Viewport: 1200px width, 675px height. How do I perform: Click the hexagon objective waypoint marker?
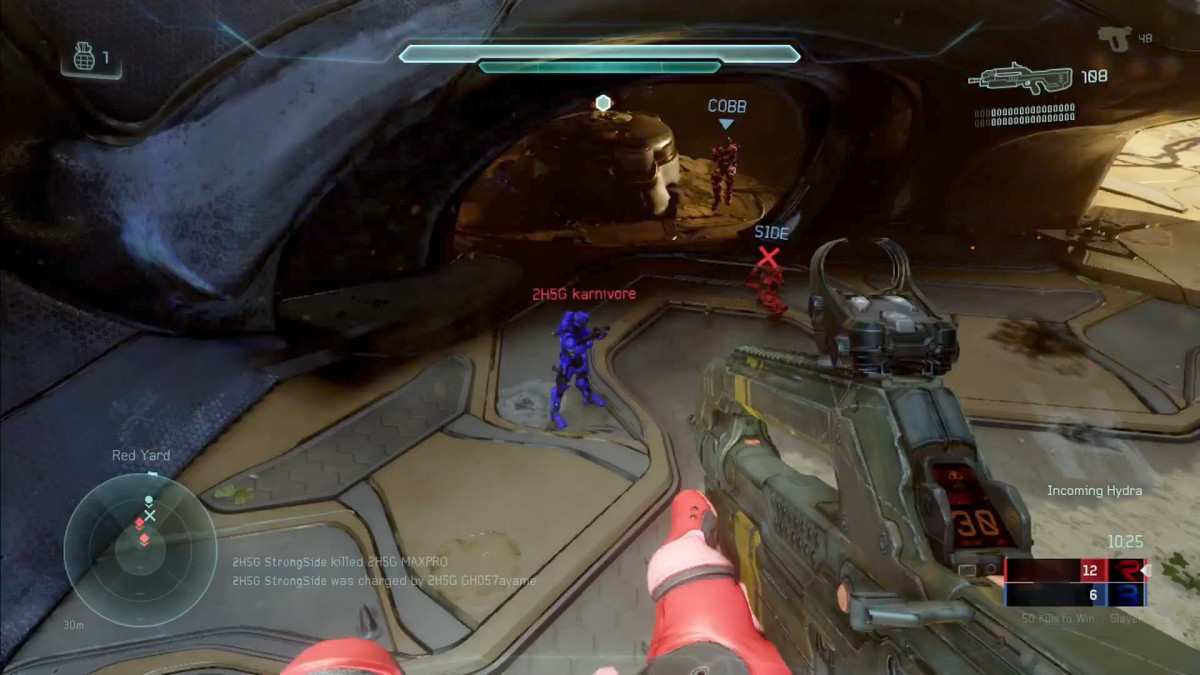[602, 103]
